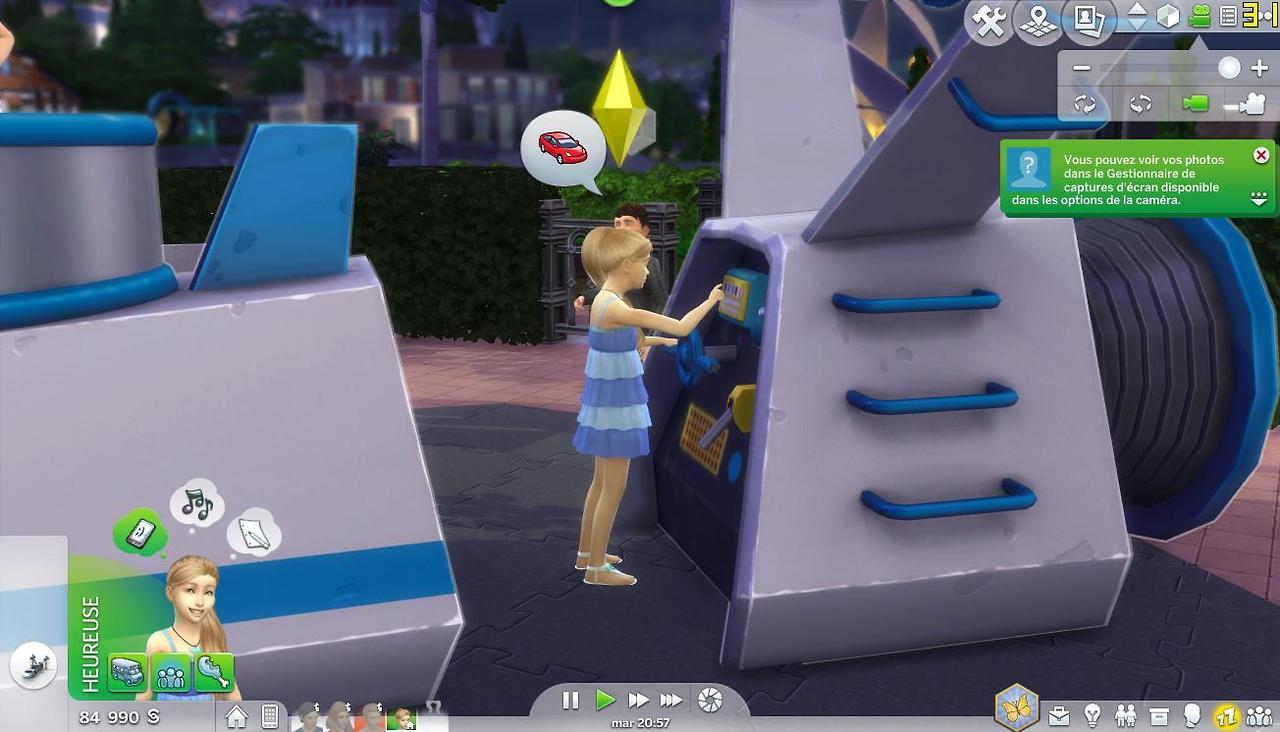1280x732 pixels.
Task: Click the camera zoom-out minus button
Action: pyautogui.click(x=1081, y=68)
